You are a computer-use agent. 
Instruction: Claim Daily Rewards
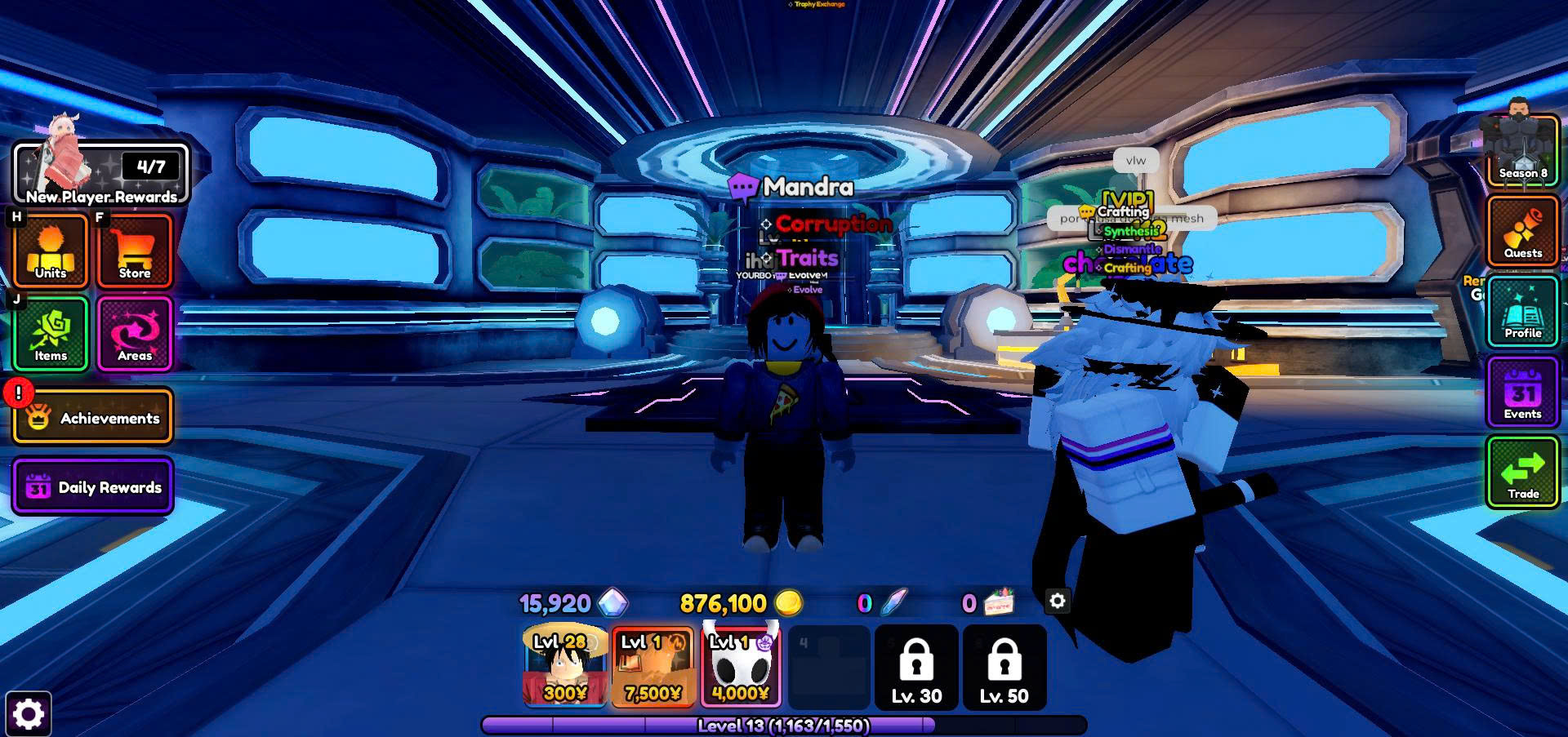coord(93,487)
